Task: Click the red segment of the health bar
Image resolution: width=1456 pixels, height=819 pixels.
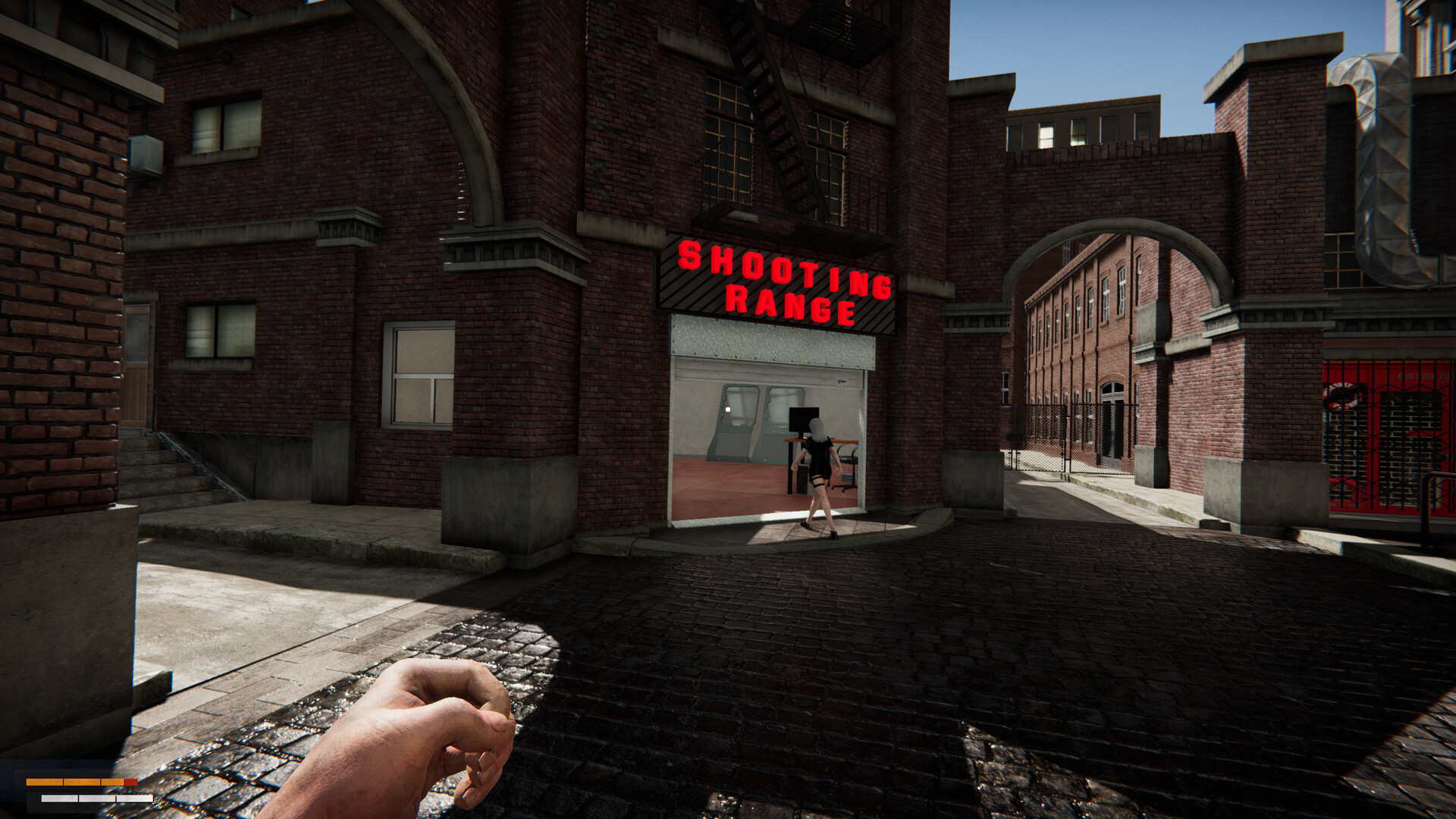Action: point(130,782)
